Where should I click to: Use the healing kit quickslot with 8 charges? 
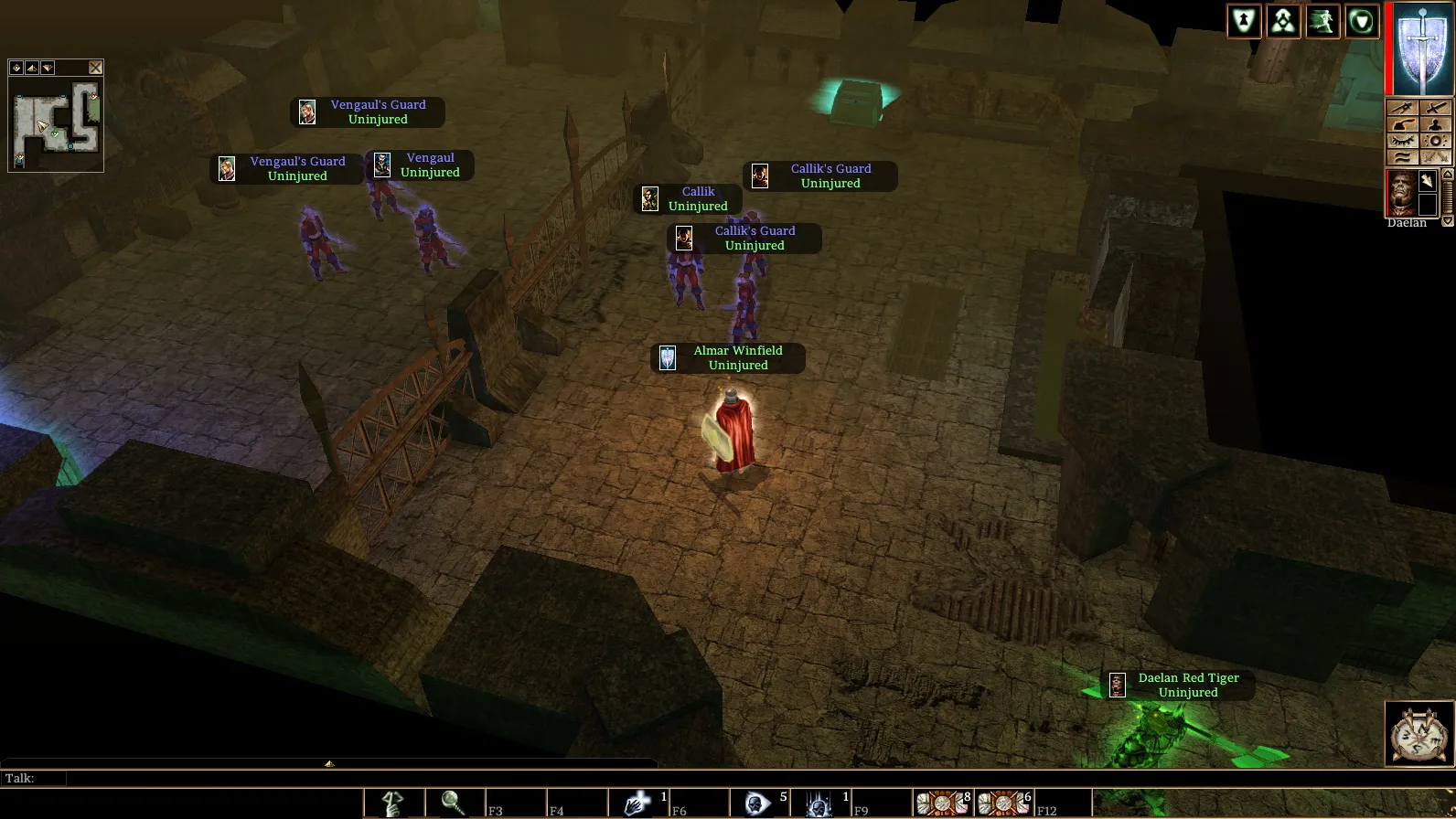(943, 803)
